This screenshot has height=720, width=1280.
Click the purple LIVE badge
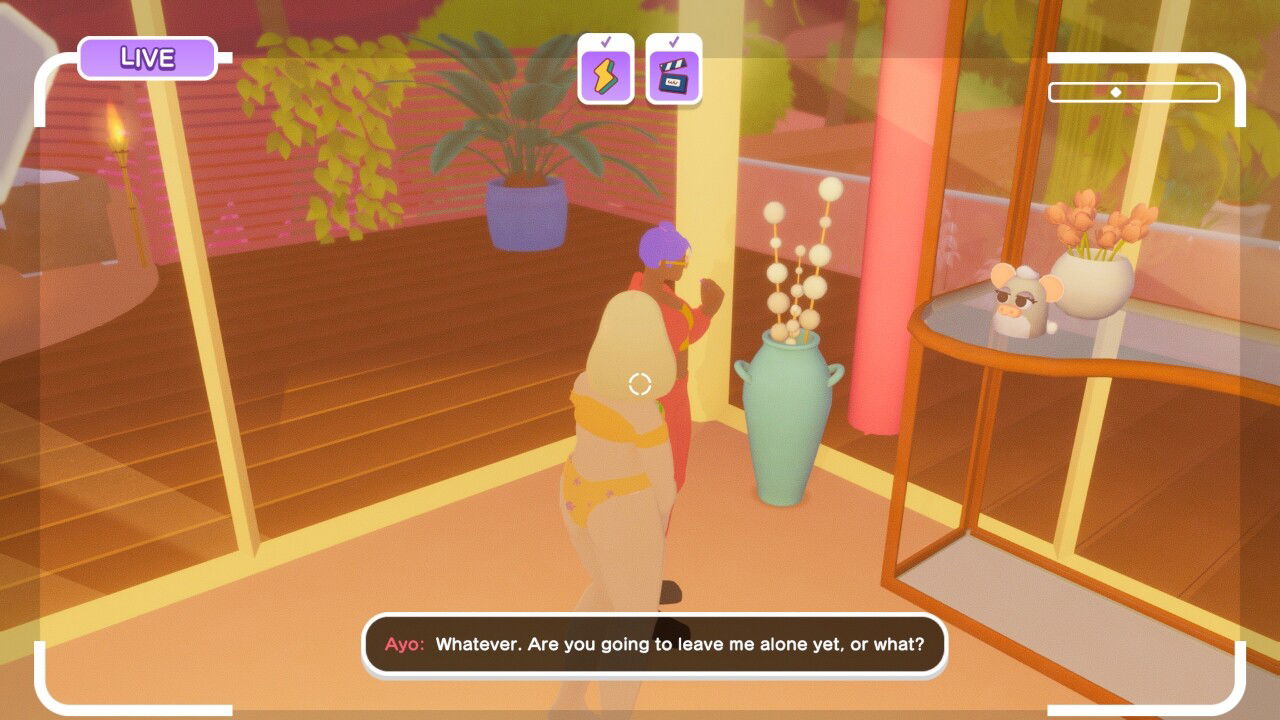click(147, 58)
